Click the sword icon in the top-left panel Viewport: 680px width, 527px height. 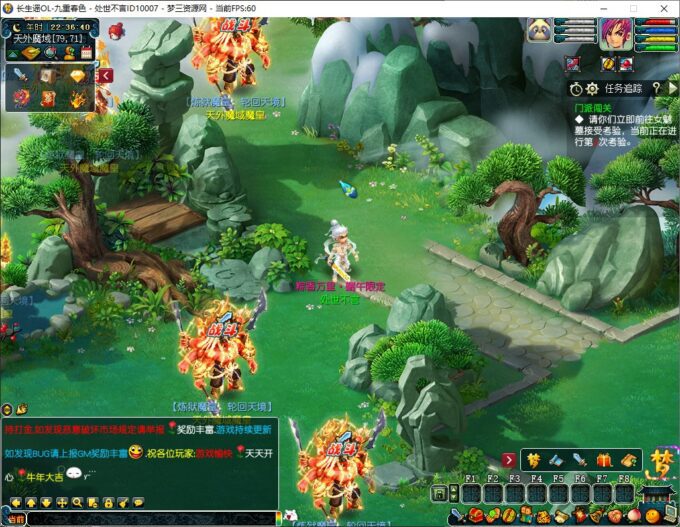pos(21,76)
